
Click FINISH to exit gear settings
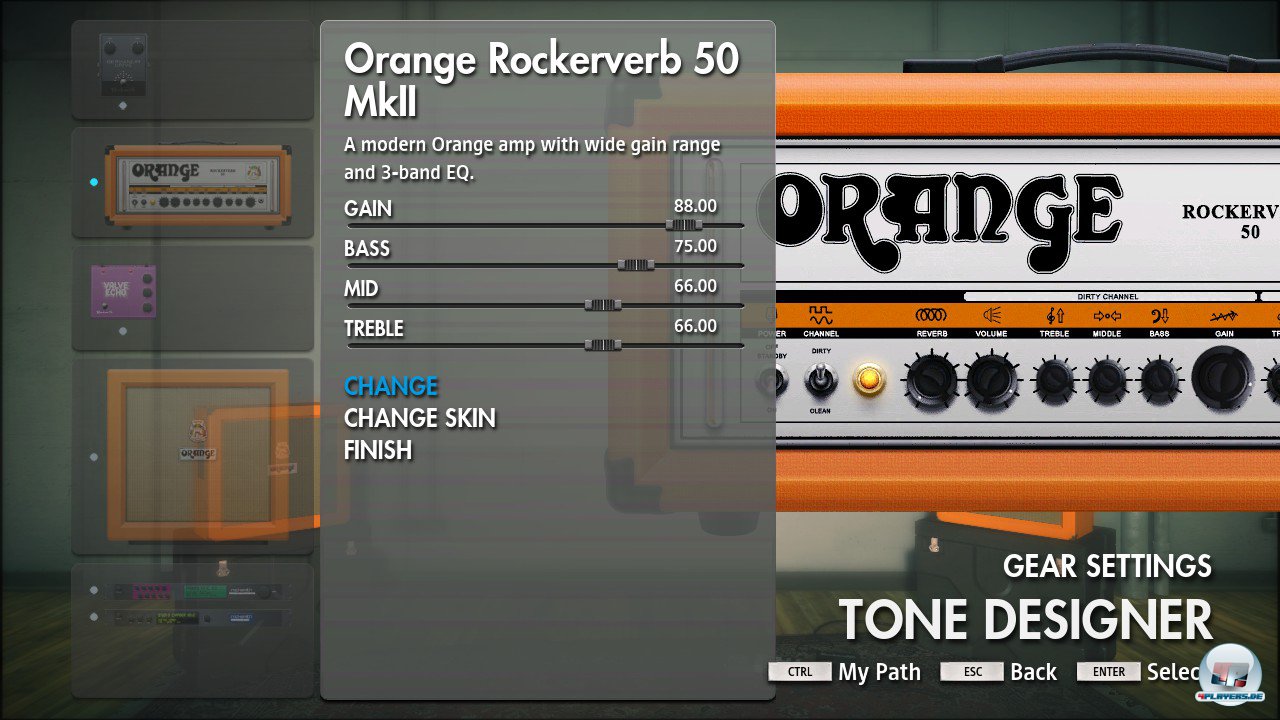[x=378, y=450]
